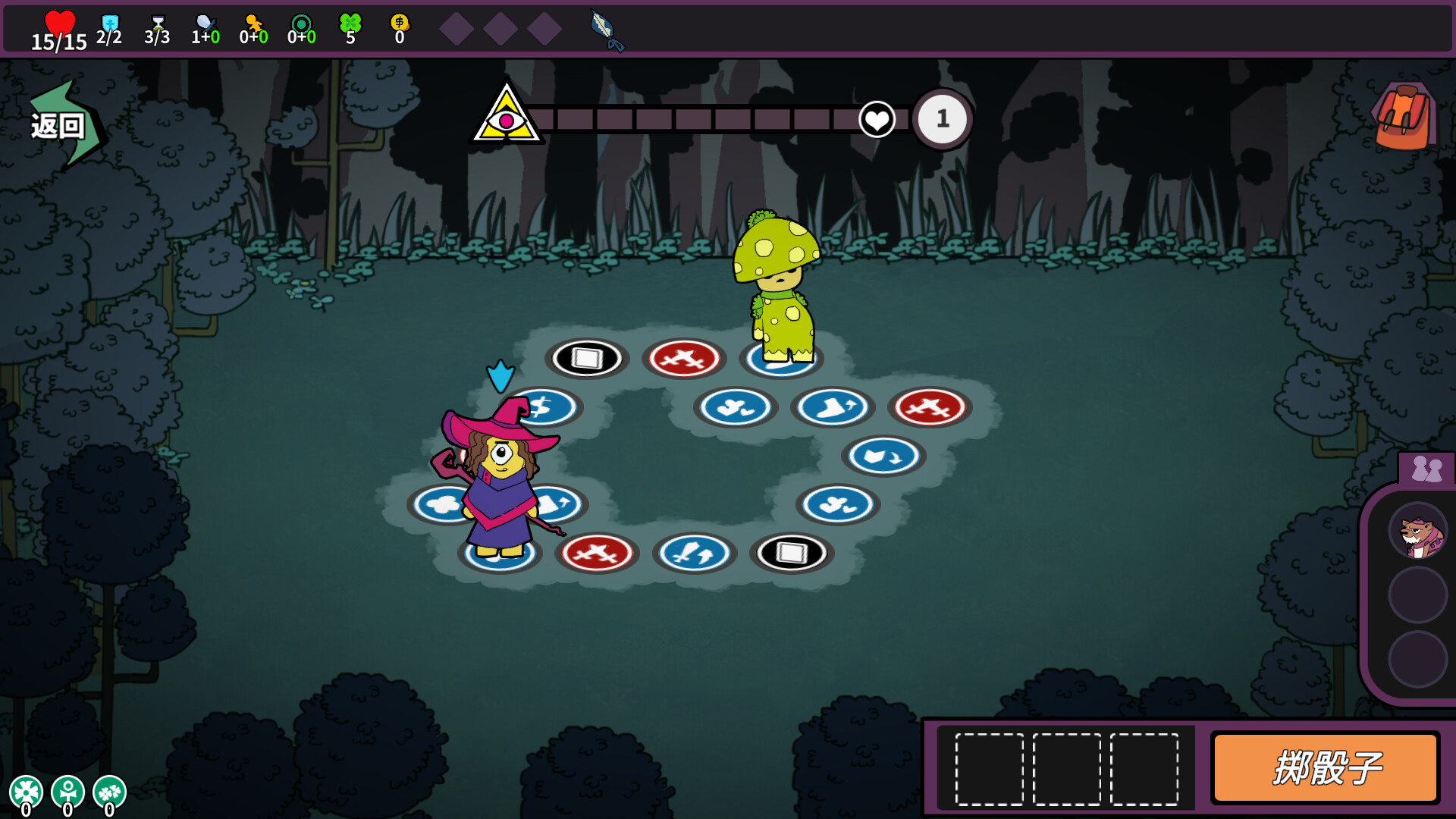Click the clover luck icon showing 5
This screenshot has width=1456, height=819.
pos(350,23)
